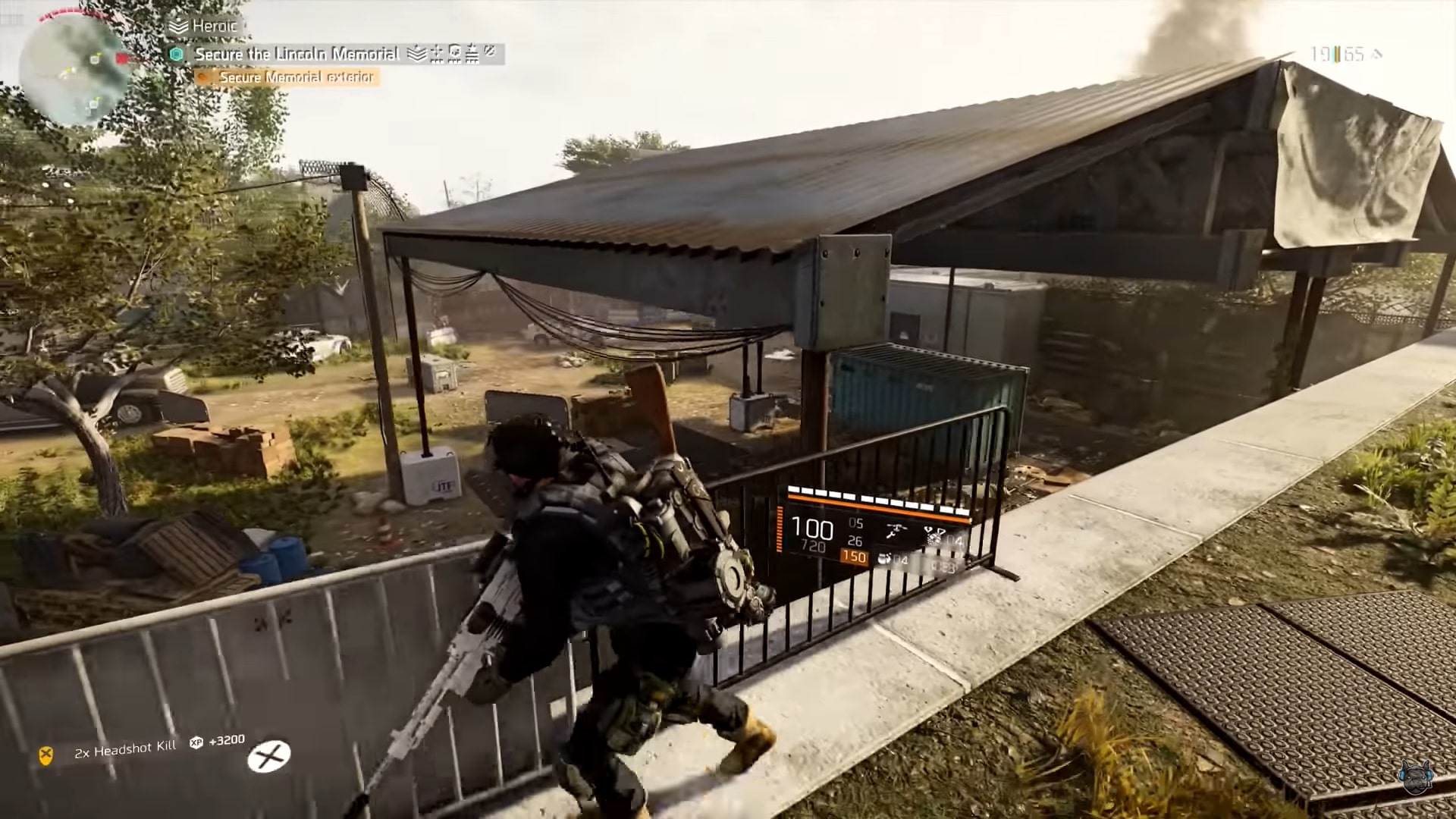1456x819 pixels.
Task: Select the hexagonal mission icon beside Lincoln Memorial
Action: 177,54
